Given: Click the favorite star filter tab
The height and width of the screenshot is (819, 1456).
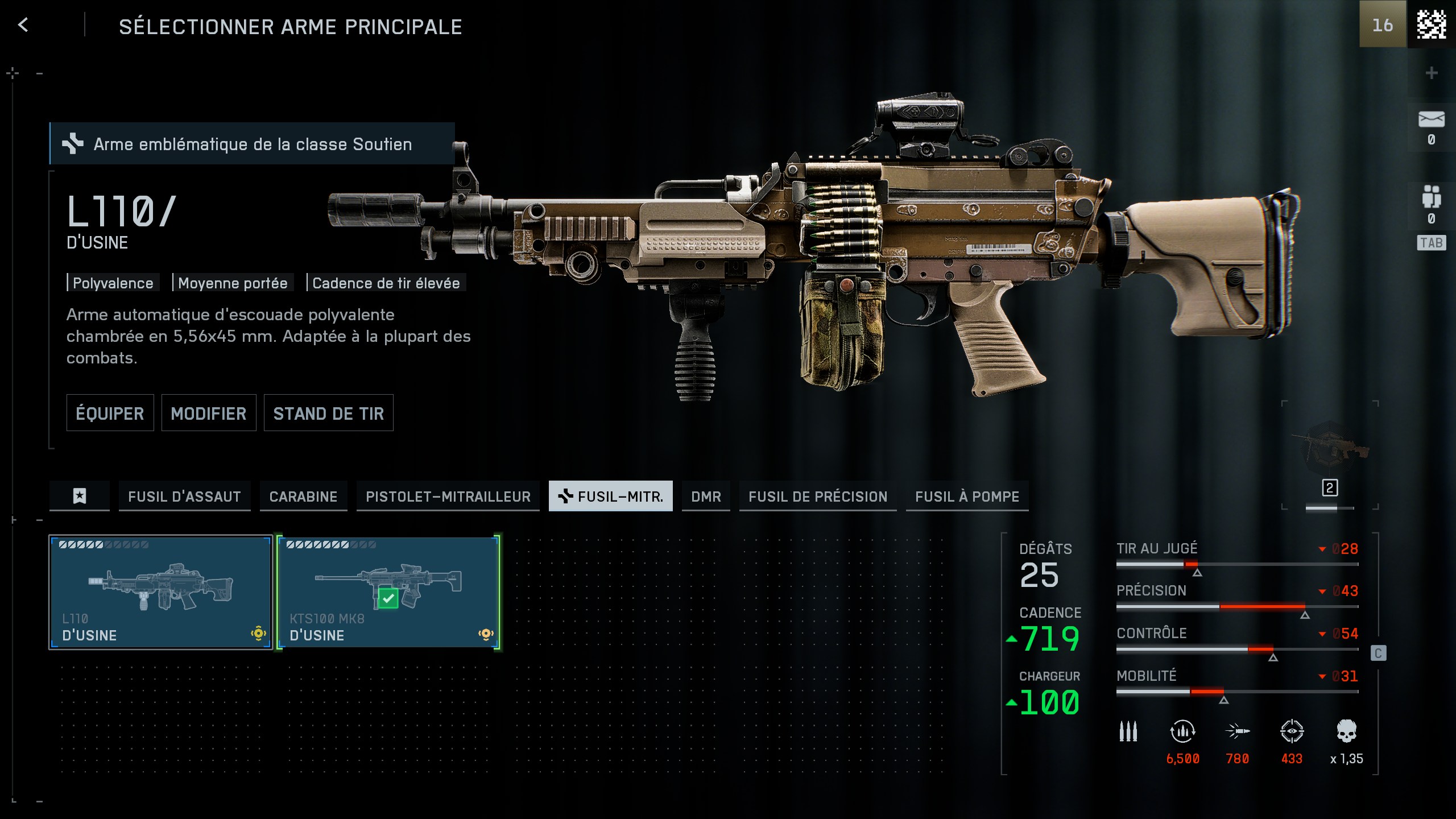Looking at the screenshot, I should 79,496.
